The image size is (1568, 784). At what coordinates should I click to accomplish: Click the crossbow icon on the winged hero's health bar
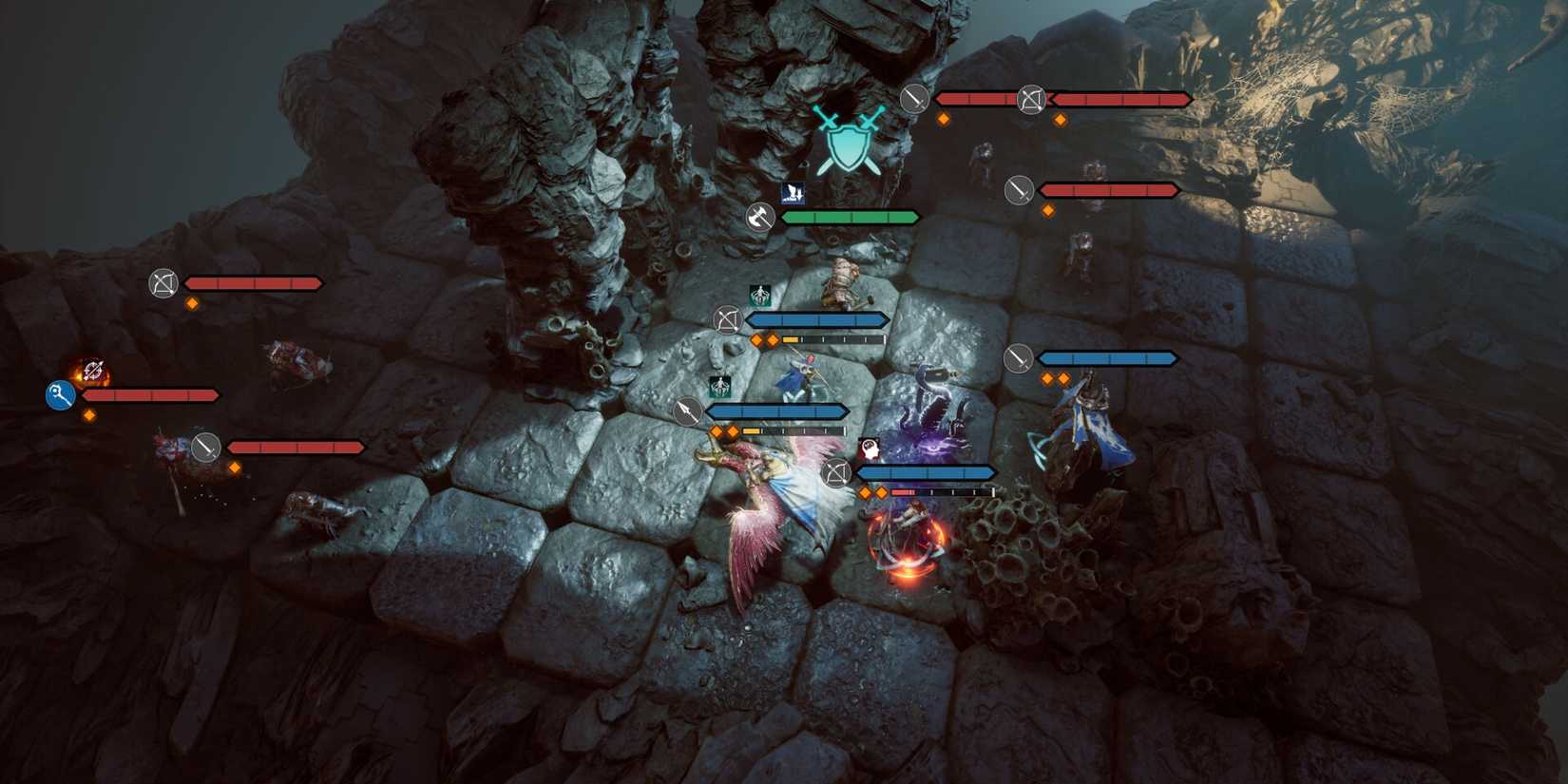click(x=835, y=473)
